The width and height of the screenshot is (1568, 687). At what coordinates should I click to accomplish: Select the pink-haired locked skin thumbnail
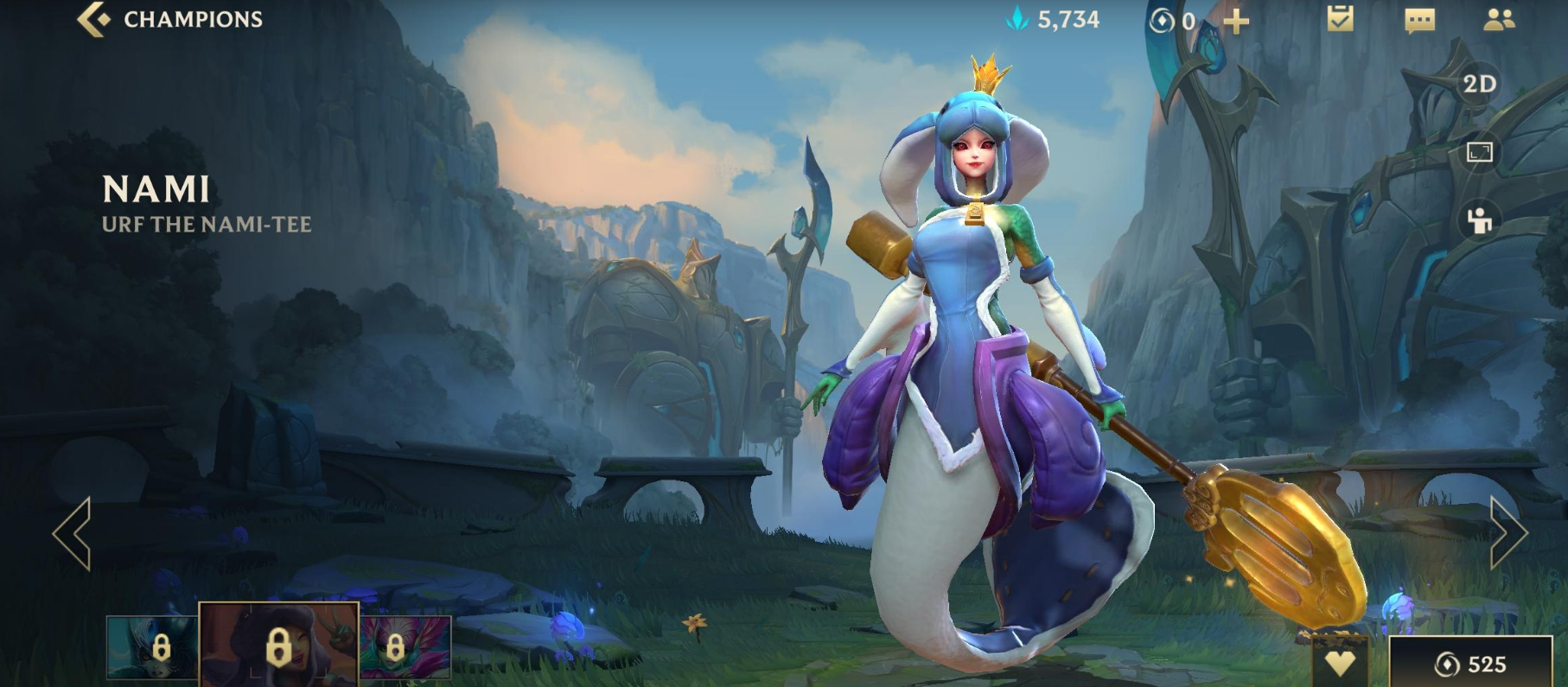coord(405,646)
